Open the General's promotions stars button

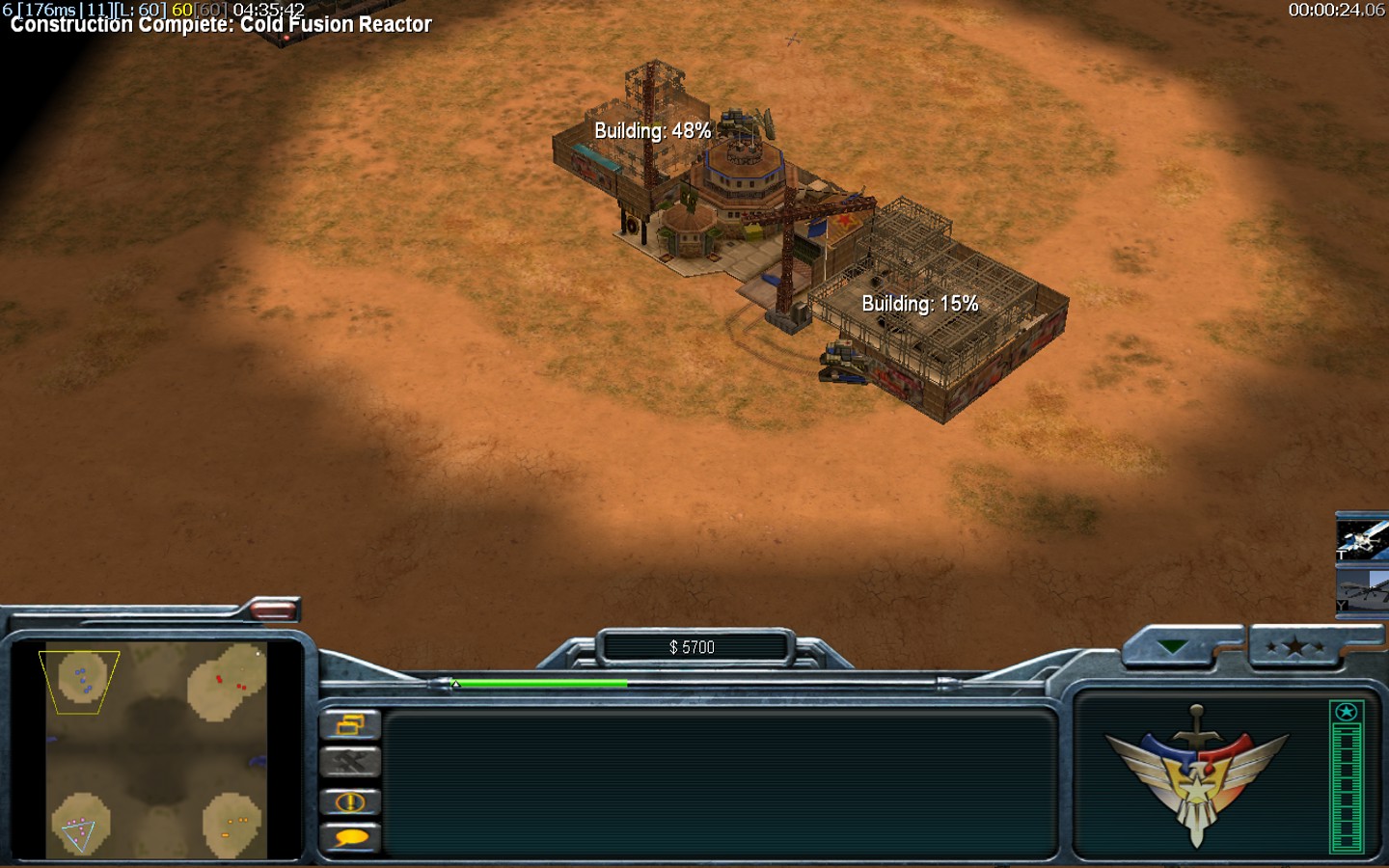1294,647
